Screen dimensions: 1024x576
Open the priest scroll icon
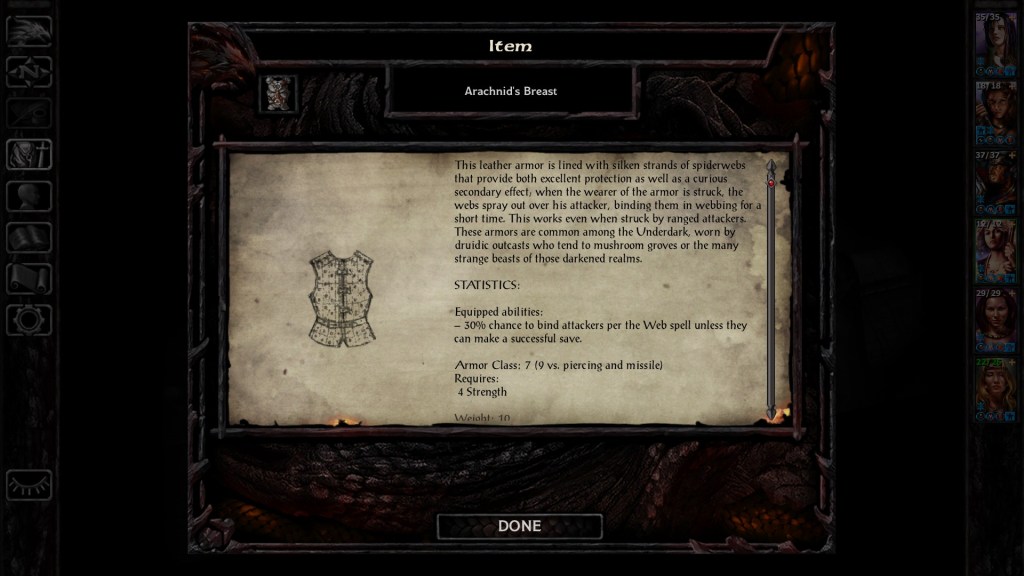tap(29, 278)
